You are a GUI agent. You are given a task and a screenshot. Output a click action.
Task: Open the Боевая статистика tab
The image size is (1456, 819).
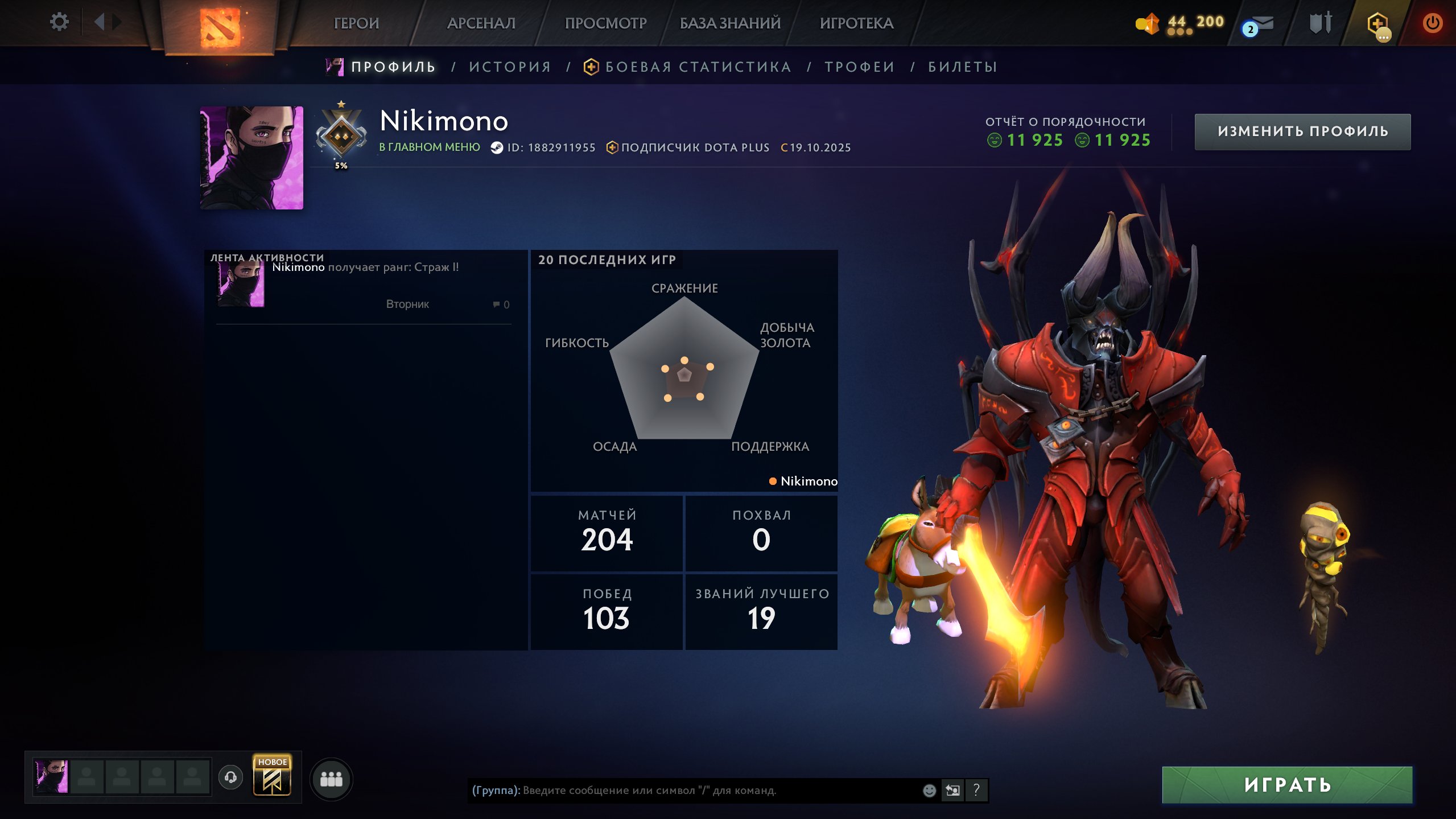[x=698, y=67]
